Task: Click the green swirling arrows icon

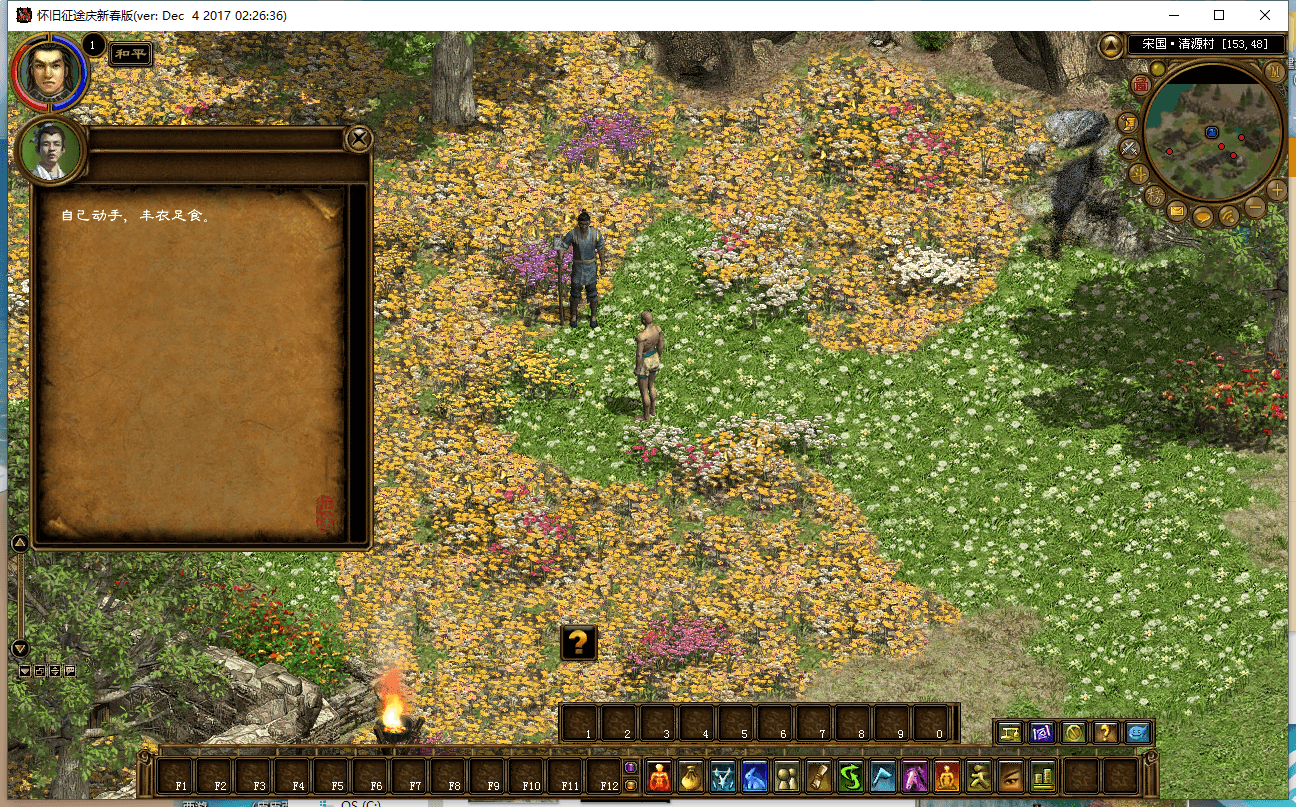Action: tap(850, 776)
